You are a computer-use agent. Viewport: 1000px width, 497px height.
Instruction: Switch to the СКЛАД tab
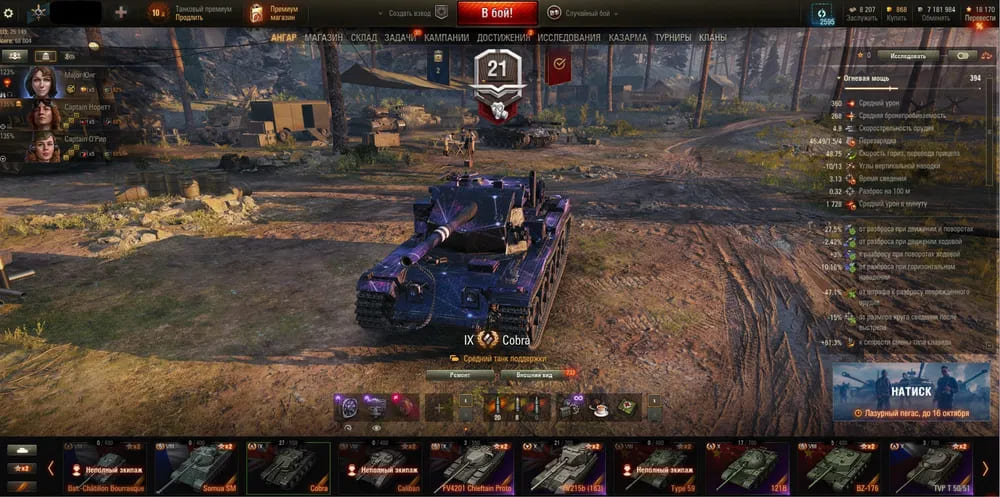pyautogui.click(x=363, y=38)
